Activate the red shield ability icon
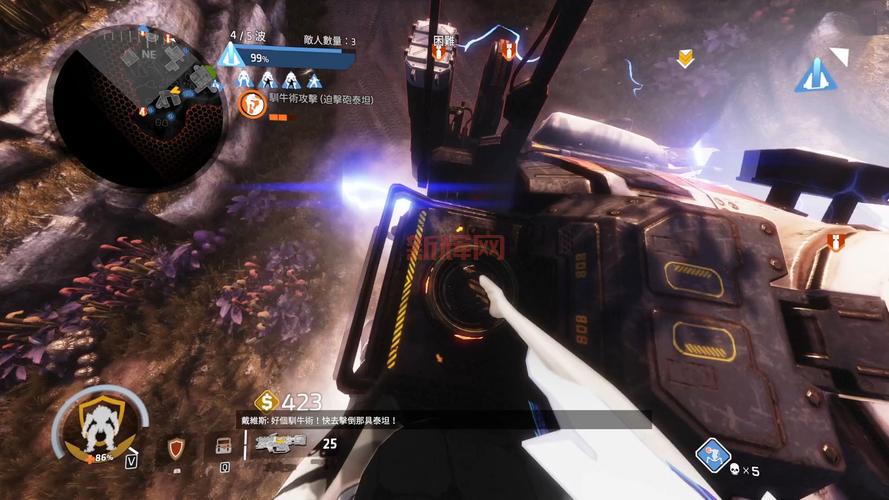Image resolution: width=889 pixels, height=500 pixels. pos(178,446)
